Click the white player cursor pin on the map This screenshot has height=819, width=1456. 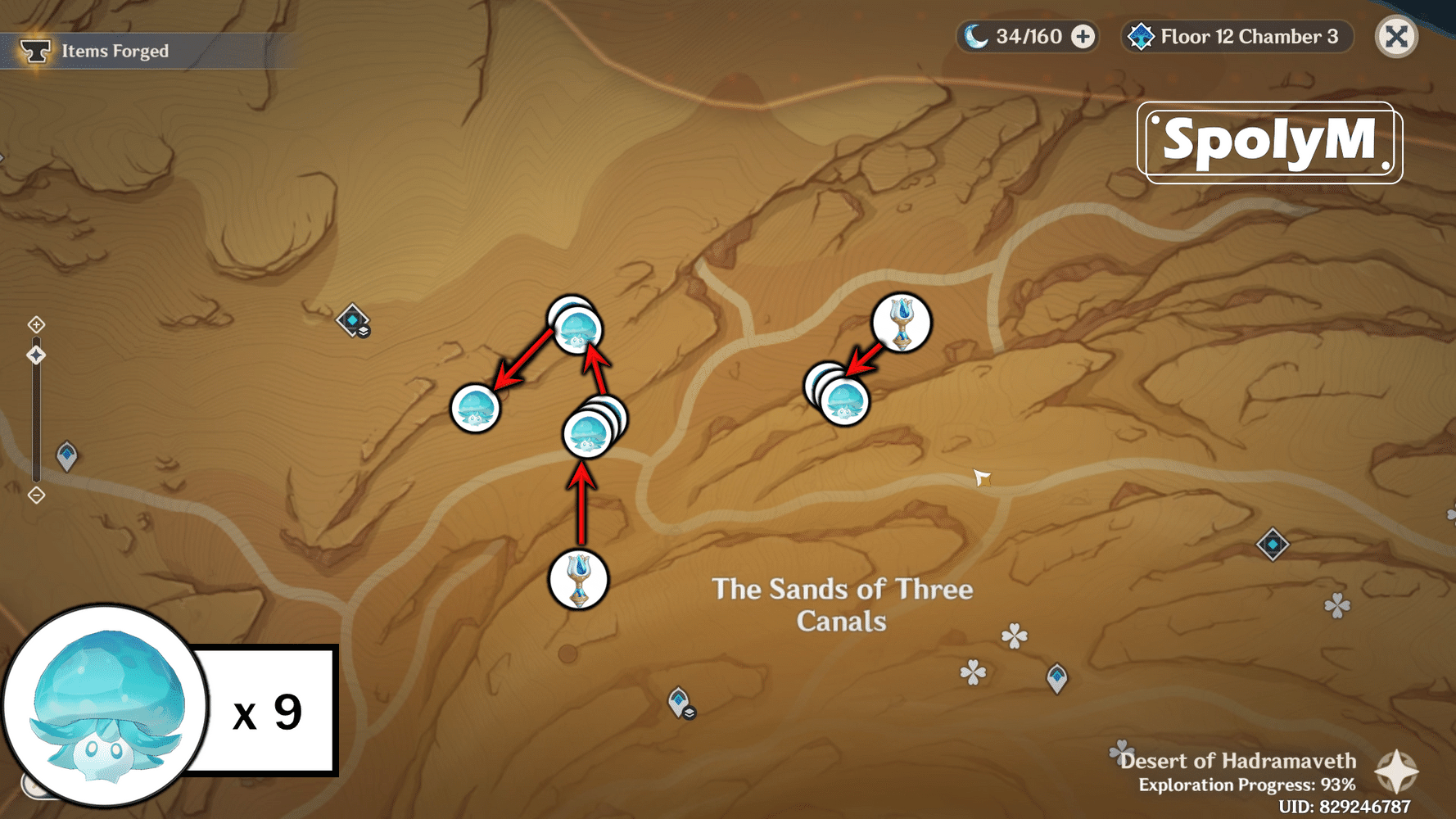coord(981,479)
